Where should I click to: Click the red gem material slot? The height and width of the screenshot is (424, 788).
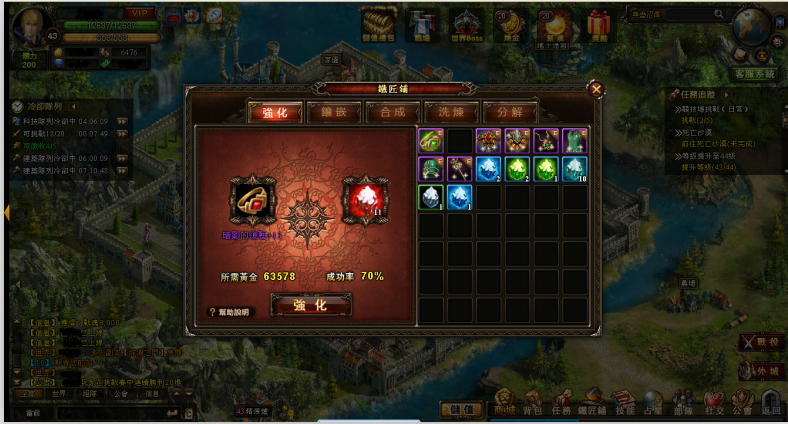pyautogui.click(x=362, y=198)
